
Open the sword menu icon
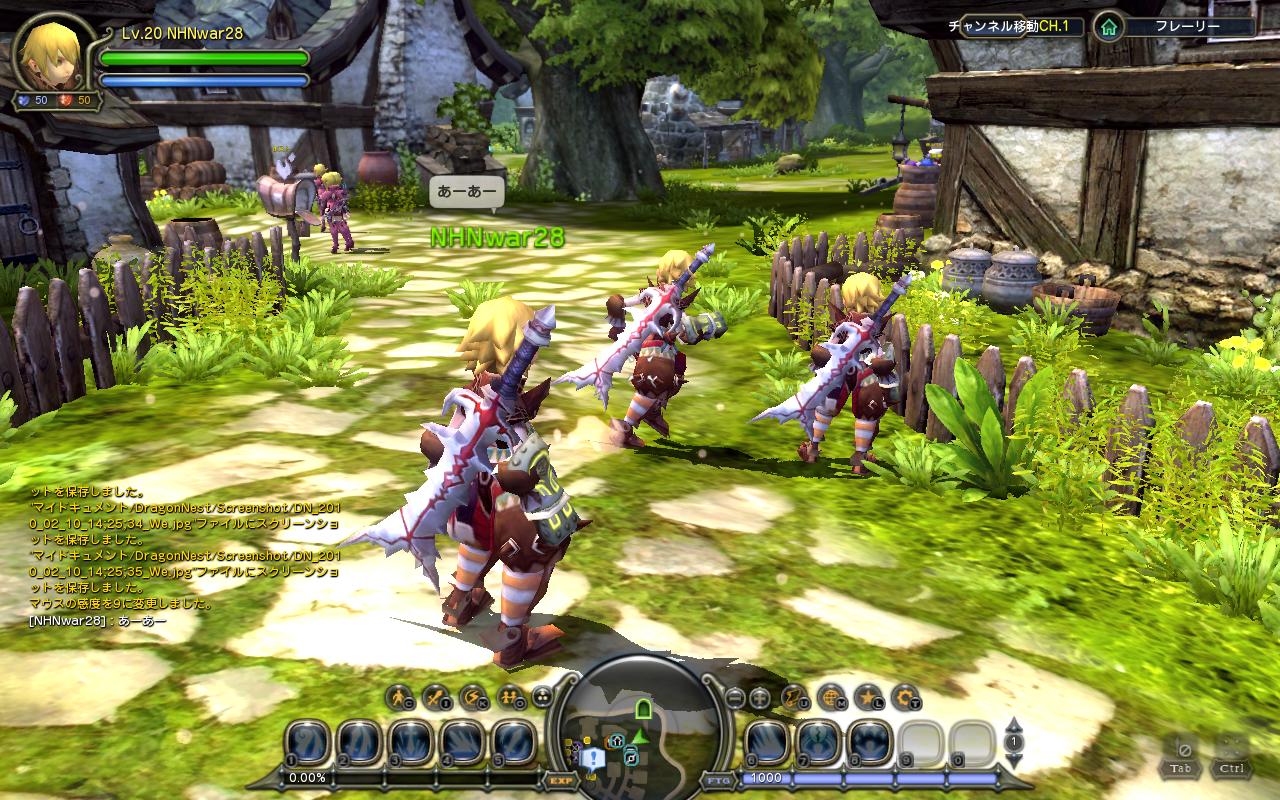tap(435, 696)
